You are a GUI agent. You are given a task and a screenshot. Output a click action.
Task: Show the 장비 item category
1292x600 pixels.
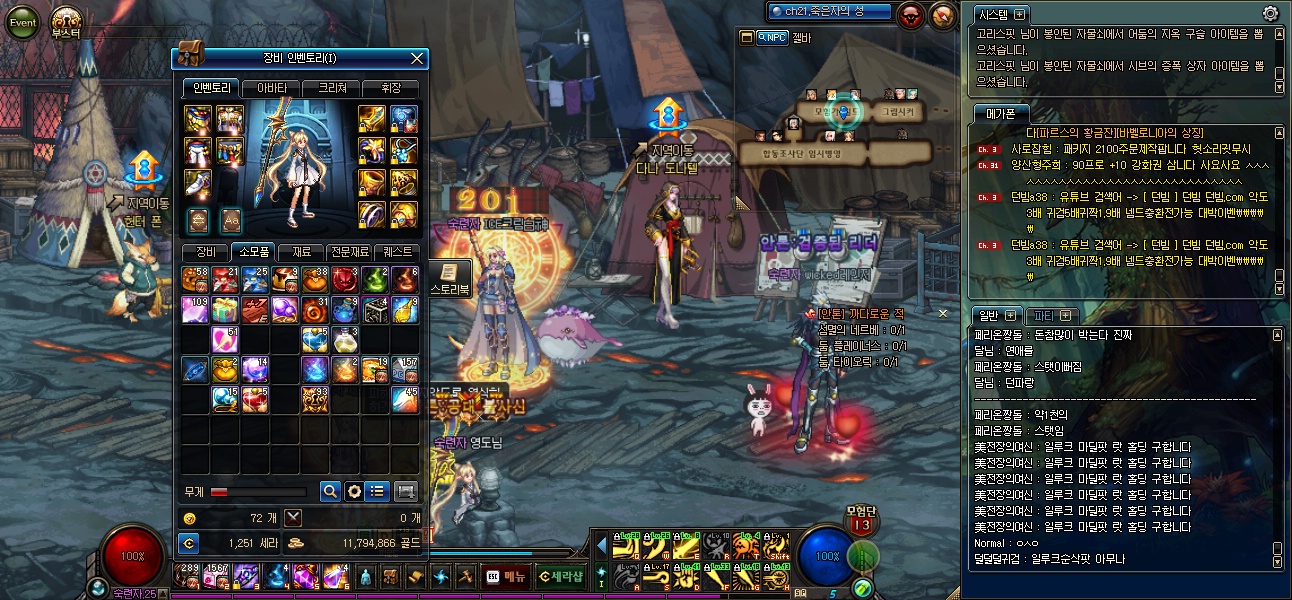[206, 252]
